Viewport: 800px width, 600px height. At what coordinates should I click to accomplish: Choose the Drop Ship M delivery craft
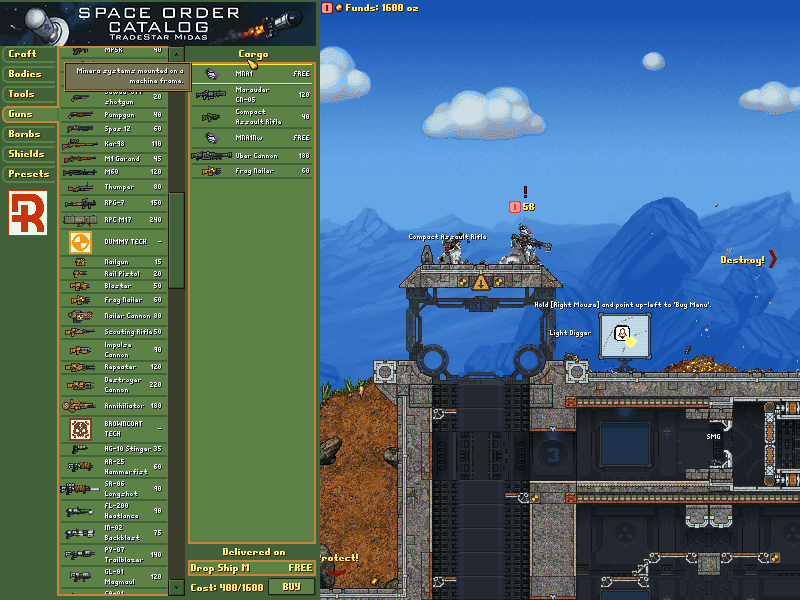(251, 568)
